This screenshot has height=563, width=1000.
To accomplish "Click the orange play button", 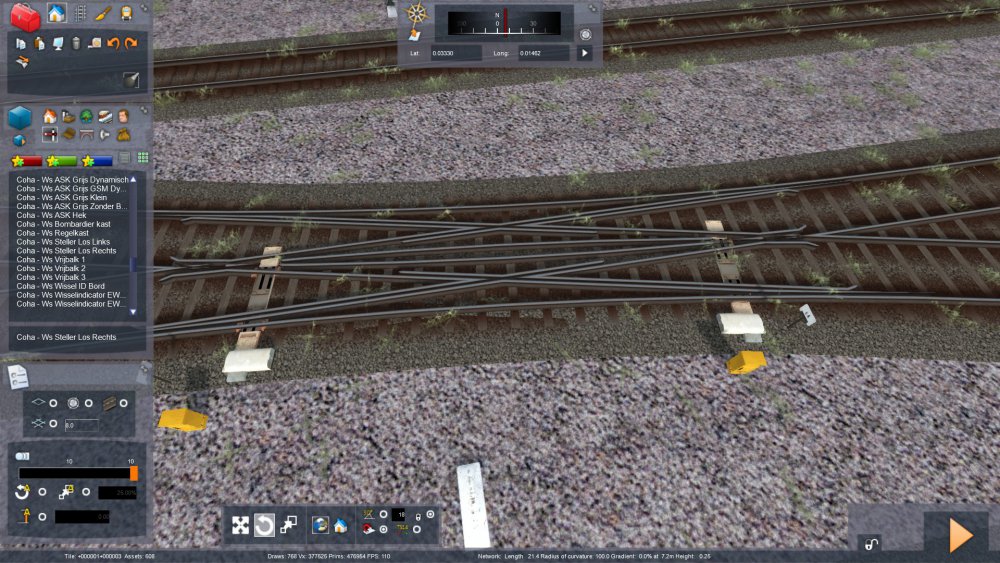I will coord(960,535).
